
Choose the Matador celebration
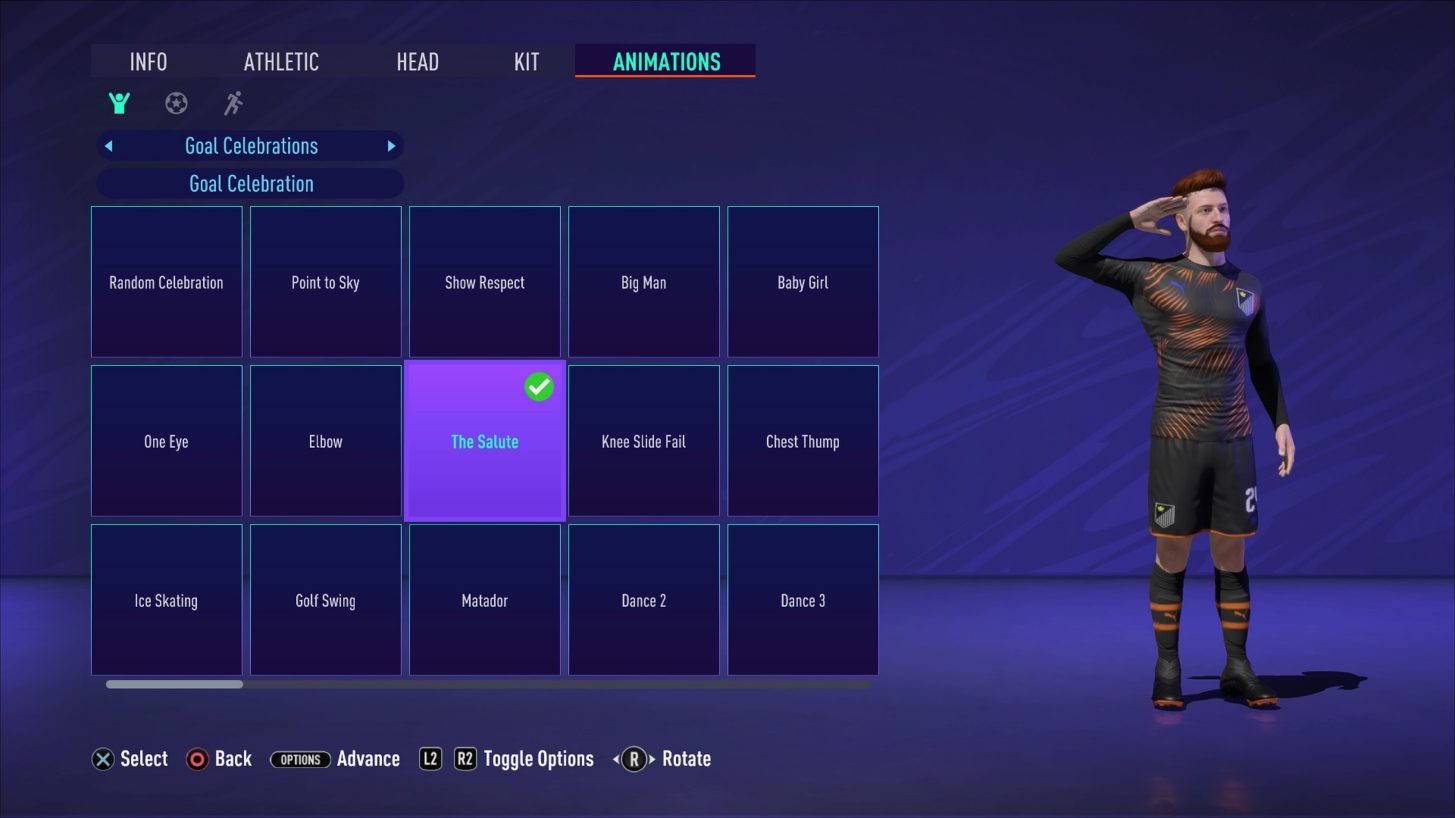(484, 600)
